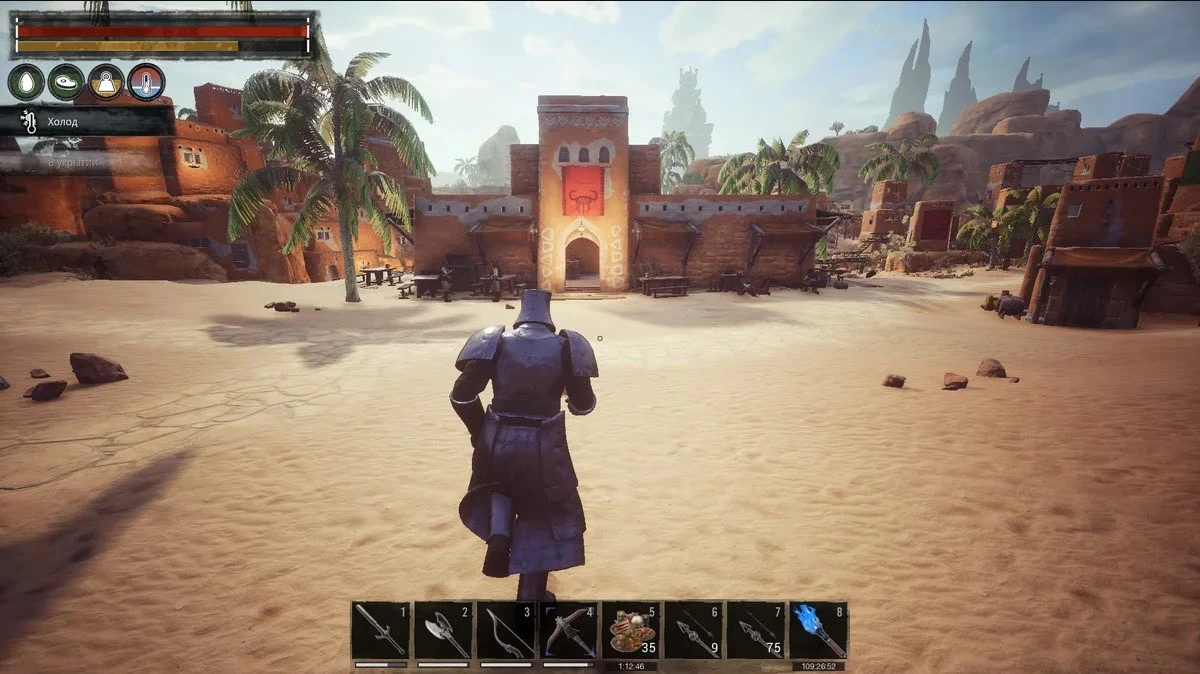Choose the bow in hotbar slot 3
Viewport: 1200px width, 674px height.
tap(505, 630)
